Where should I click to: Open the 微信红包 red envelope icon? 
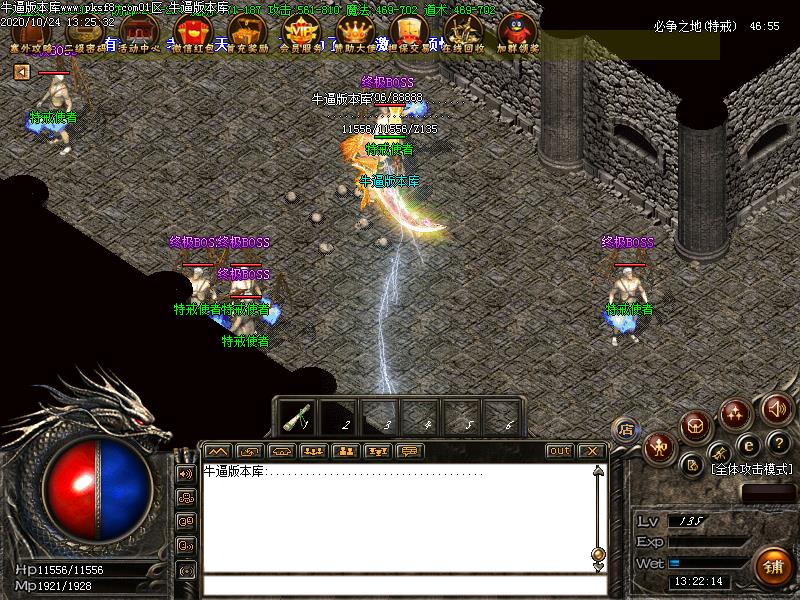pos(192,34)
